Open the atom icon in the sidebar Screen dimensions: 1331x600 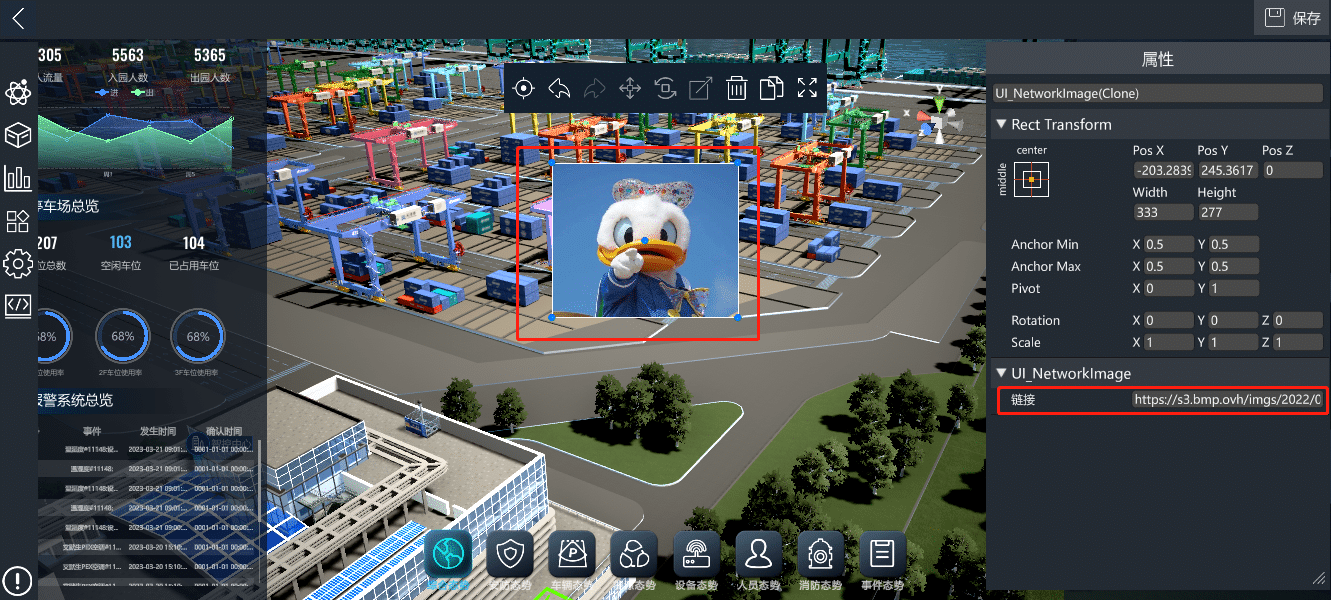(x=18, y=93)
